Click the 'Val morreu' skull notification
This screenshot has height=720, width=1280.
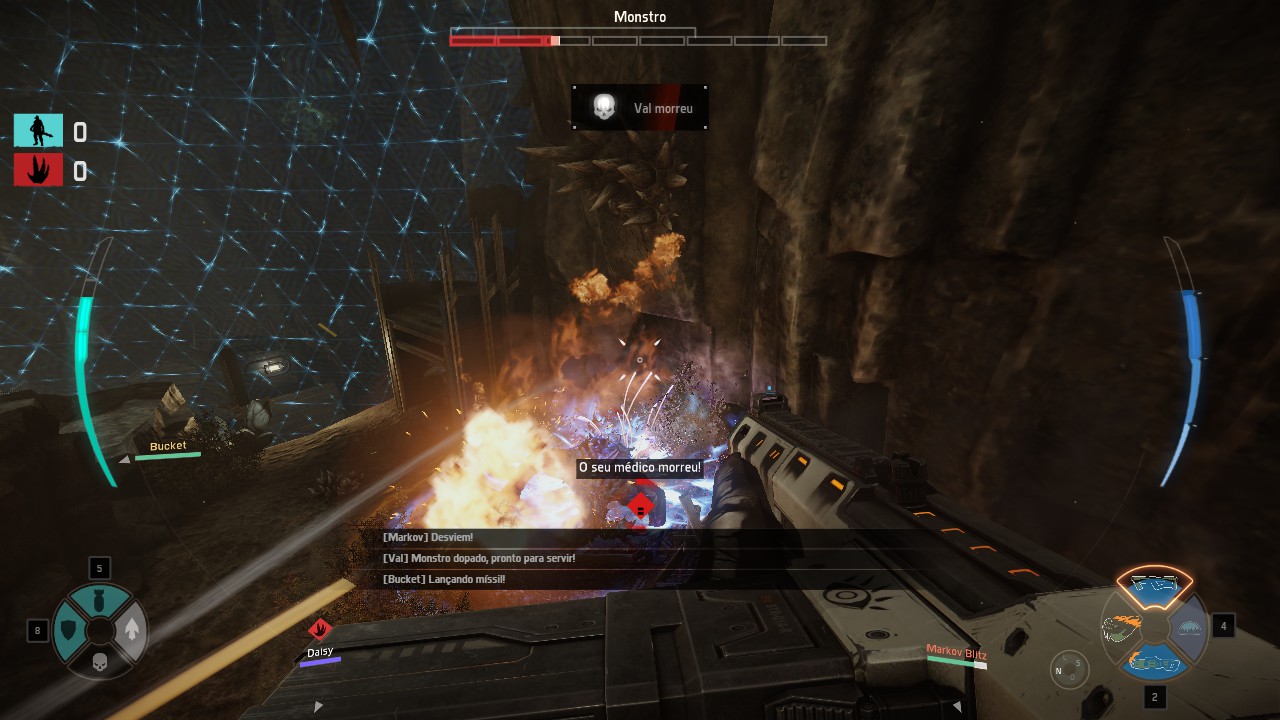(x=640, y=107)
